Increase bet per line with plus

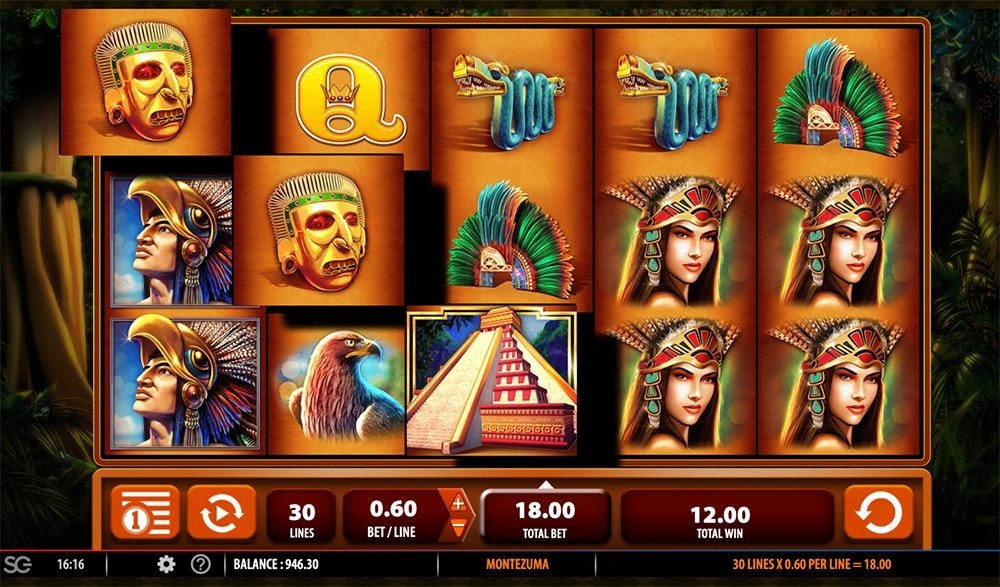(x=458, y=503)
